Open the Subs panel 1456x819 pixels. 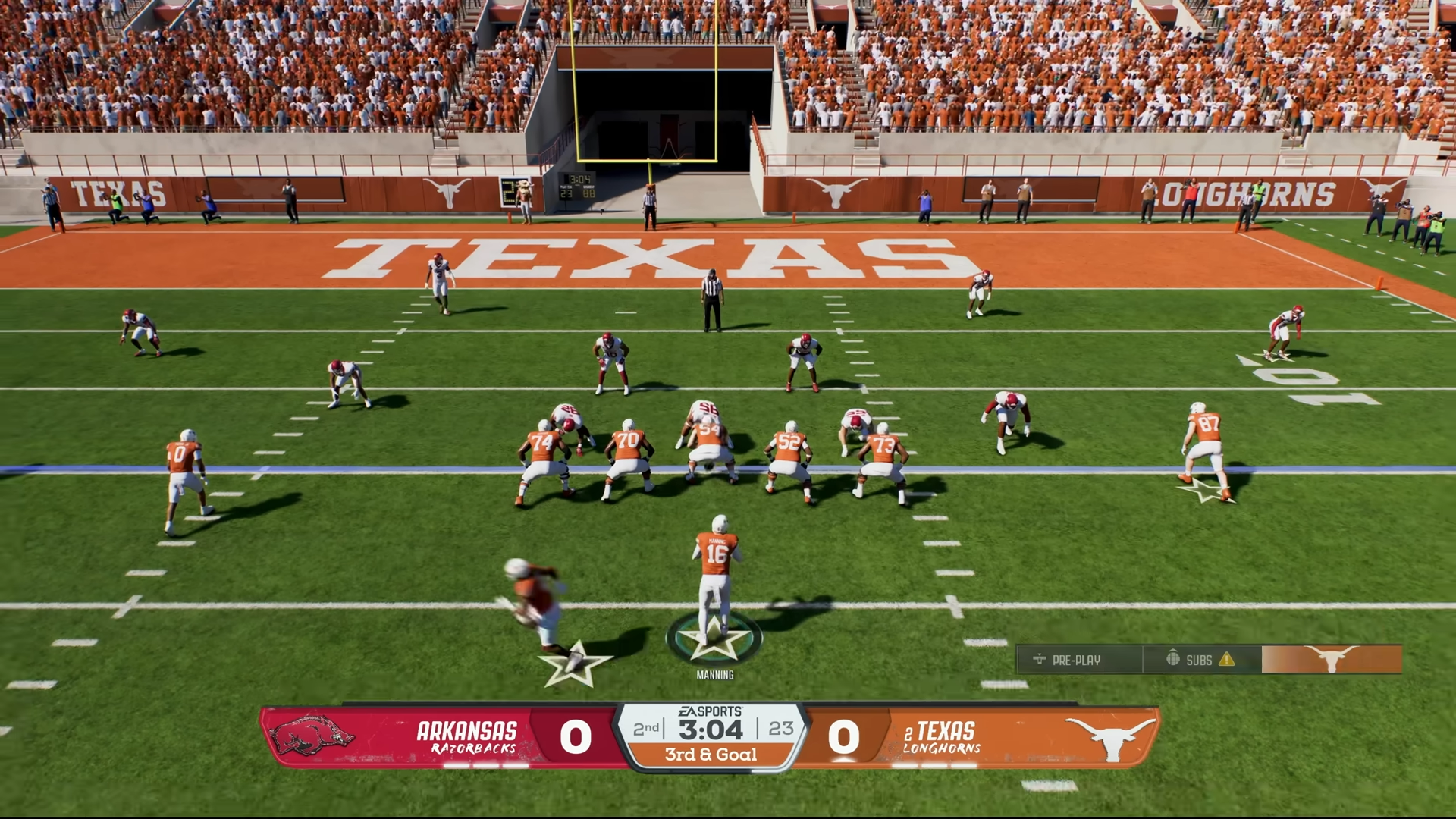1200,660
